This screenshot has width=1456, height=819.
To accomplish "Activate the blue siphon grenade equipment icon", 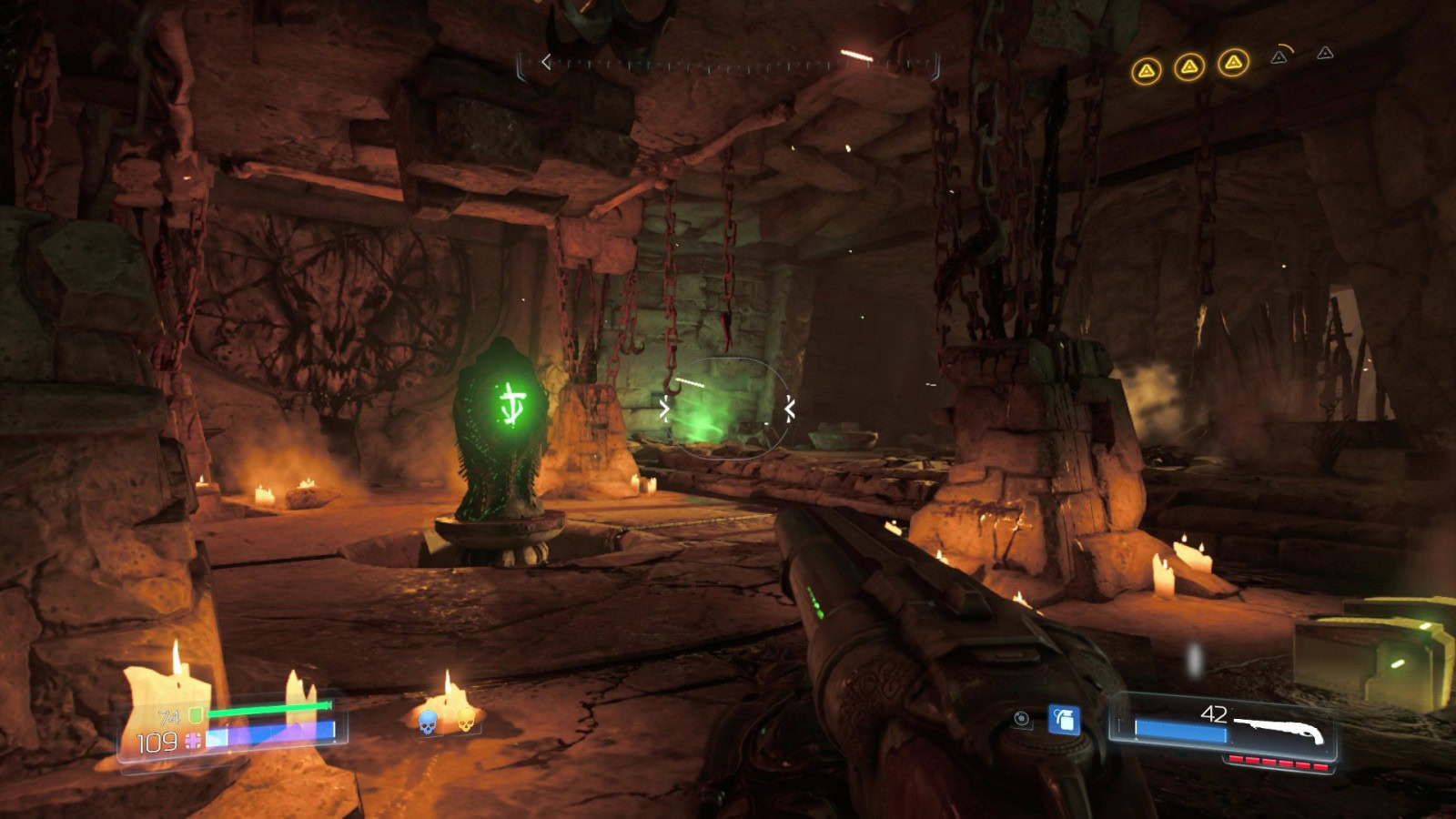I will pyautogui.click(x=1063, y=720).
